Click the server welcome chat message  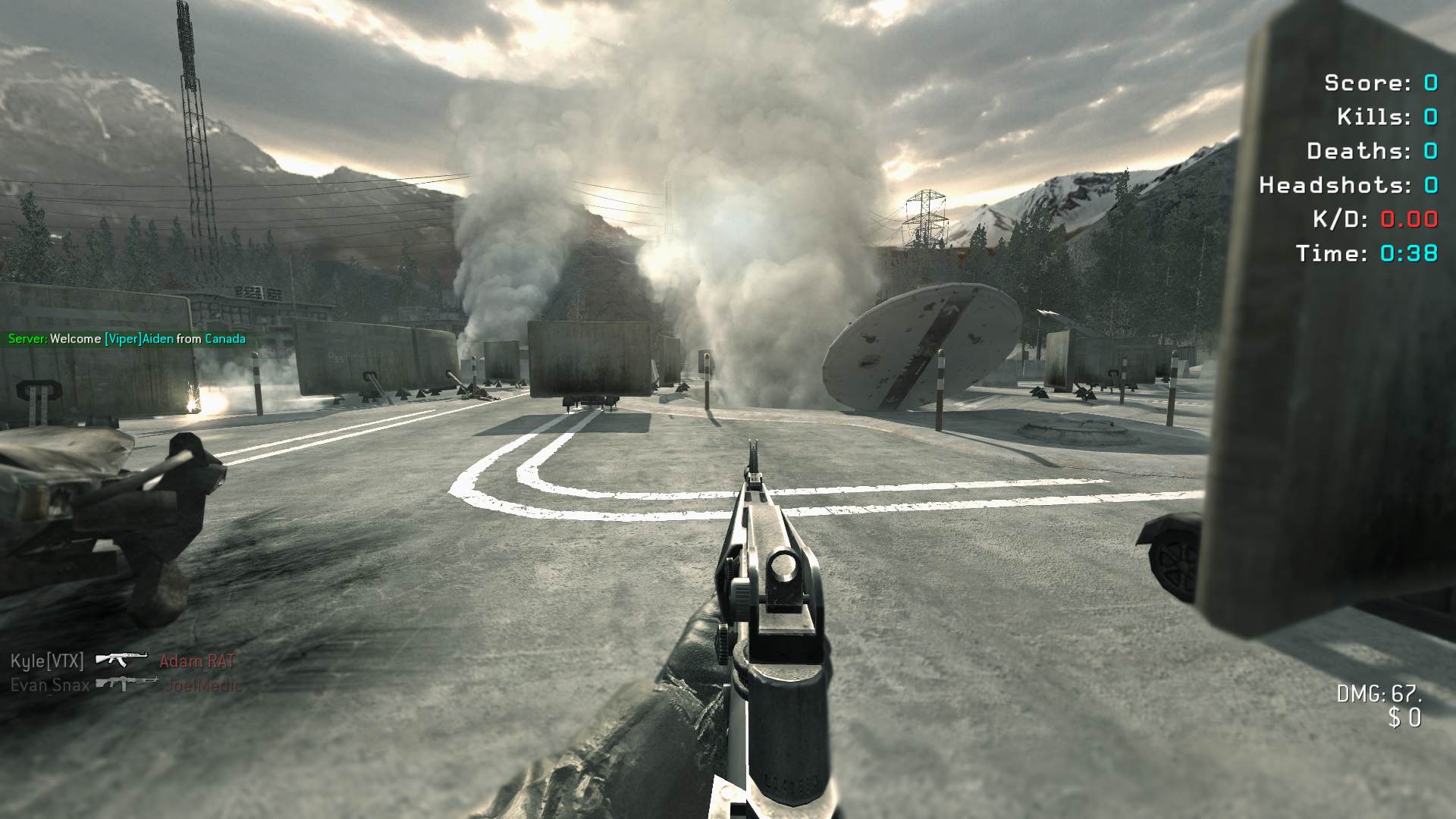click(127, 339)
